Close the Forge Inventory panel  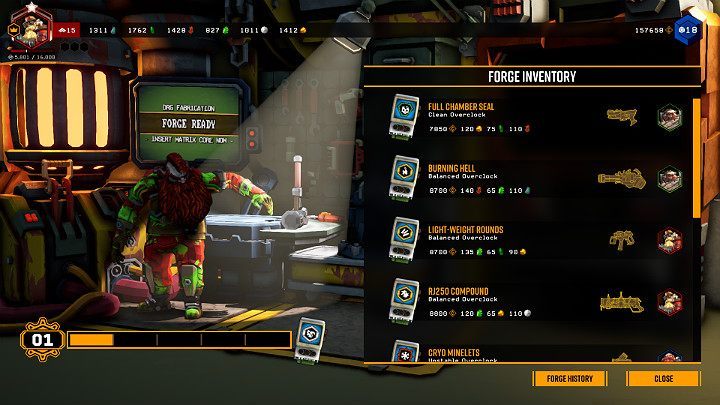click(663, 379)
